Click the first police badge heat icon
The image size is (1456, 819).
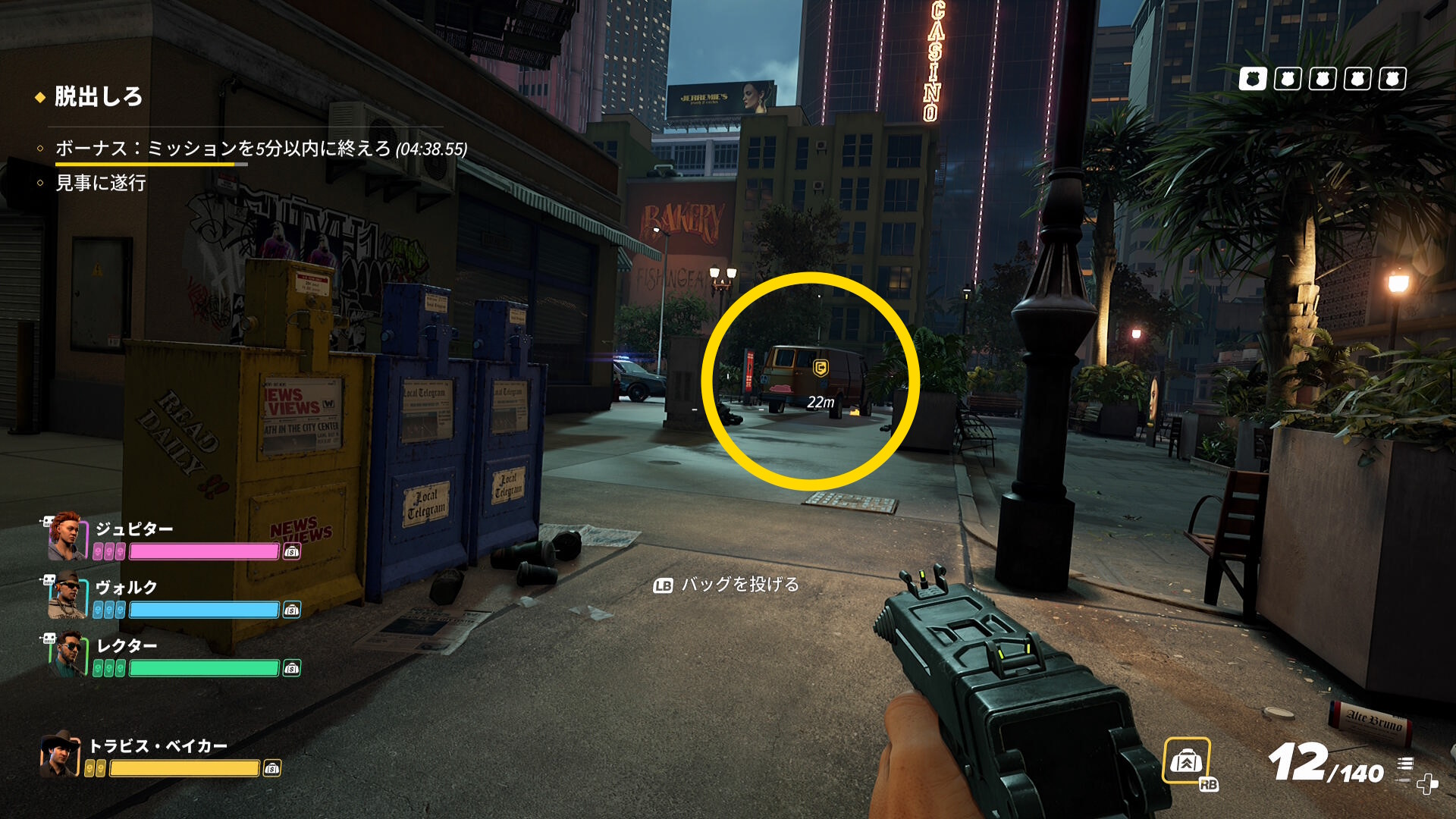1253,79
